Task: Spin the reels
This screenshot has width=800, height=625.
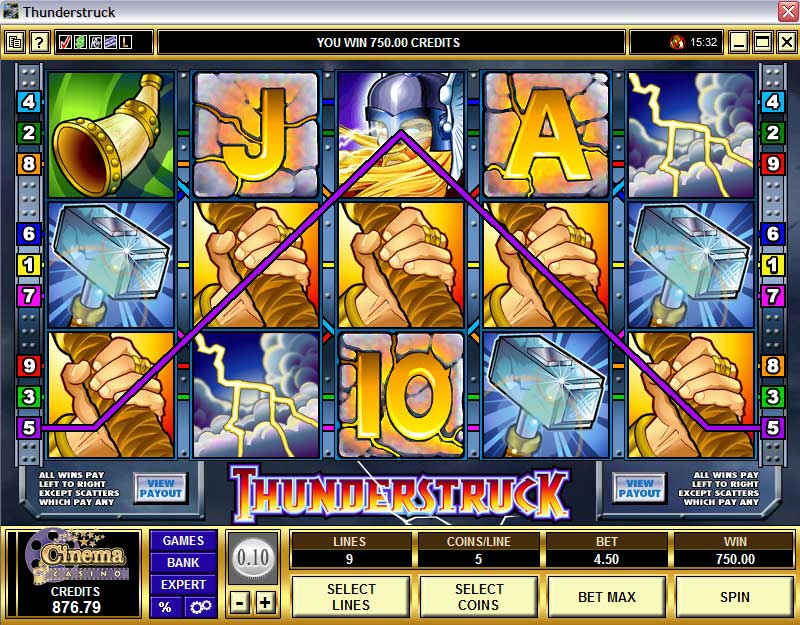Action: coord(735,597)
